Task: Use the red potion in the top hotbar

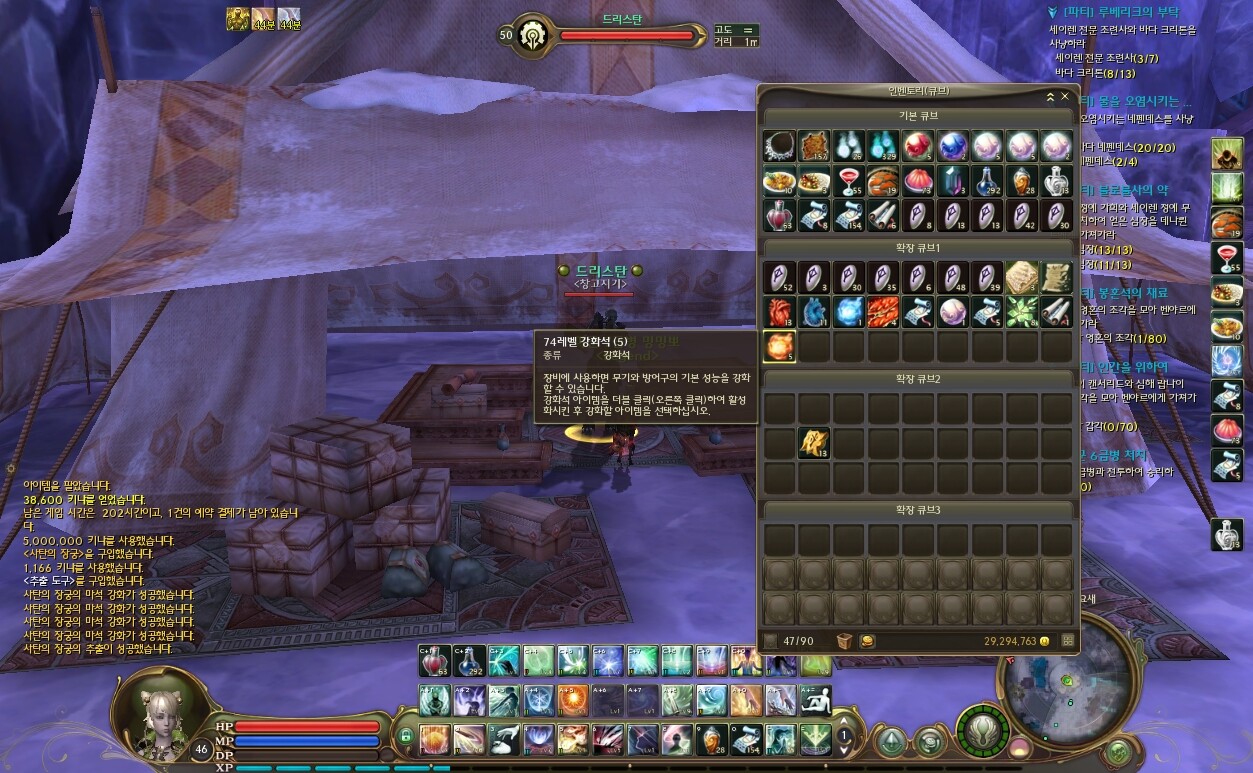Action: pos(434,661)
